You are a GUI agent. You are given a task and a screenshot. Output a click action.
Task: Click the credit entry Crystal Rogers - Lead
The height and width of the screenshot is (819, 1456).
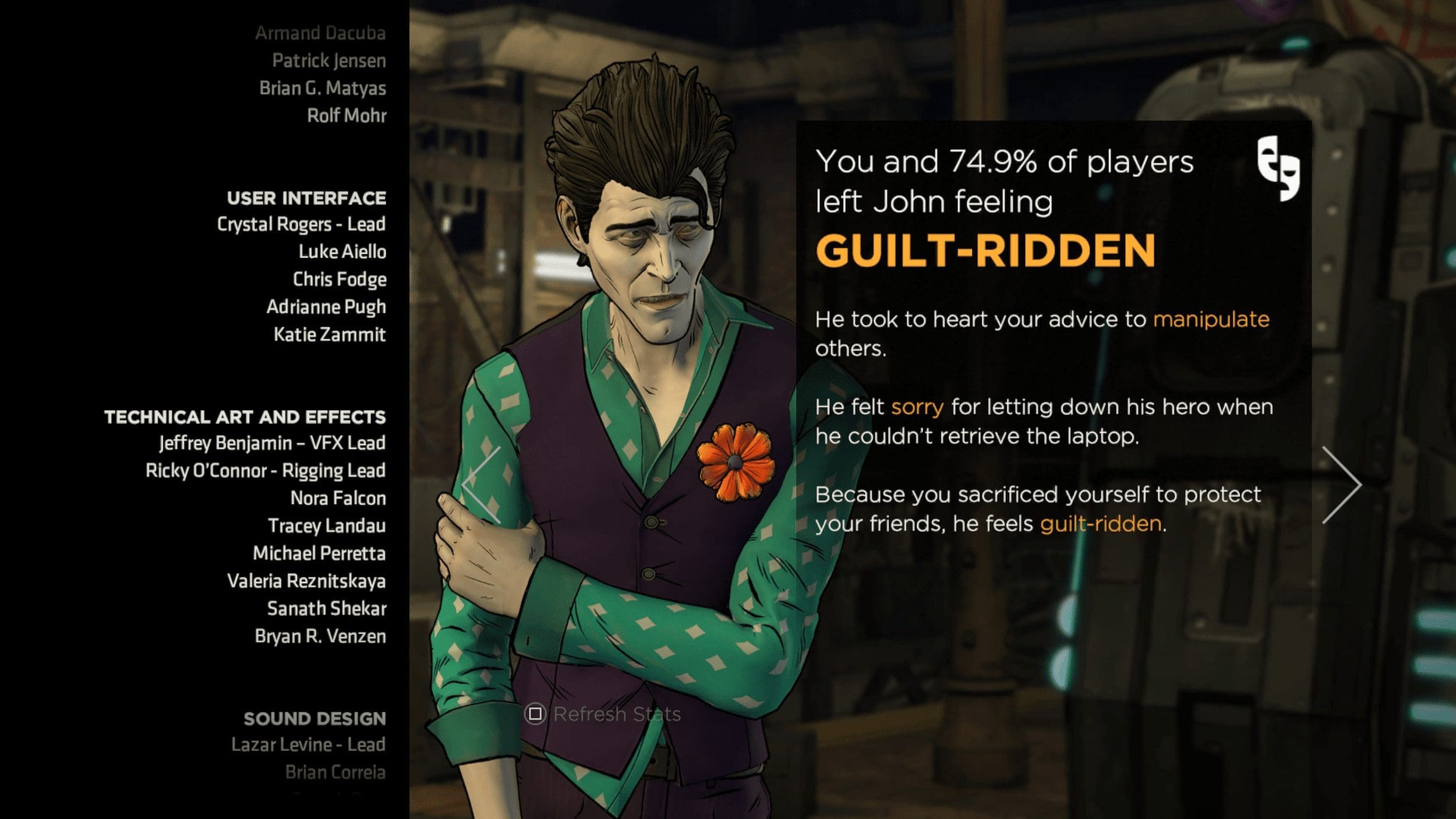[x=301, y=224]
